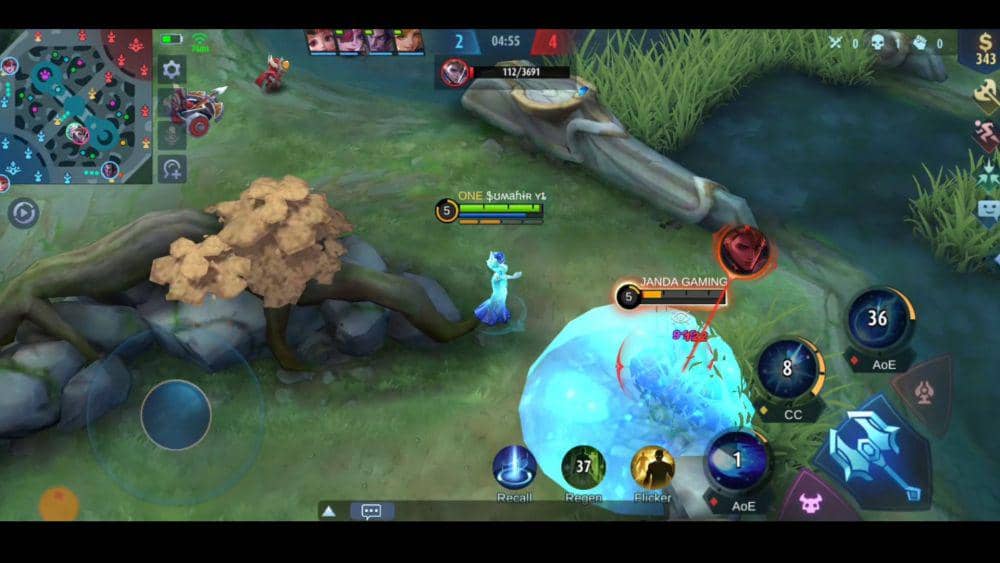Screen dimensions: 1000x563
Task: Open the settings gear menu
Action: 172,69
